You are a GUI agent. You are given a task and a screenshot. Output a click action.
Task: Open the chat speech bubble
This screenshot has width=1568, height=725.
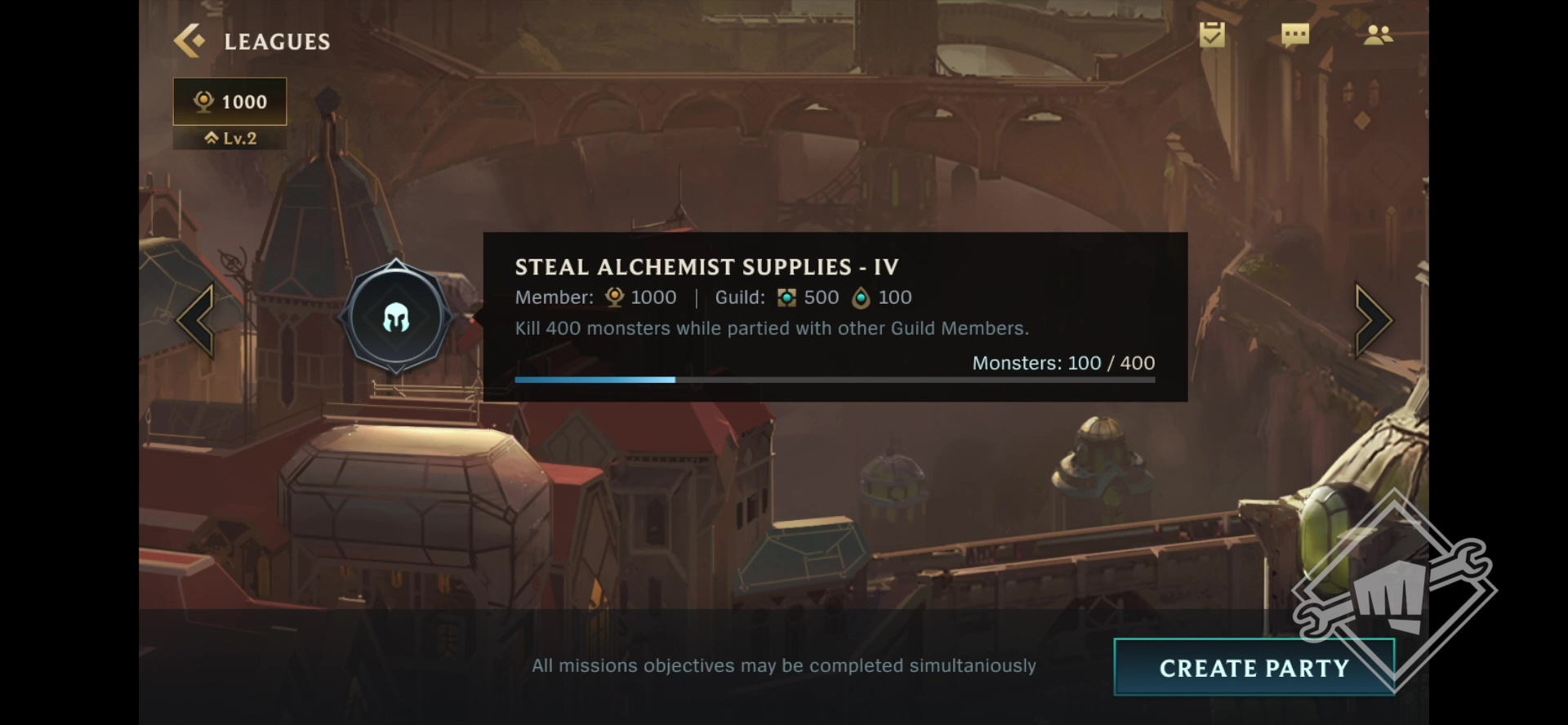click(x=1295, y=34)
